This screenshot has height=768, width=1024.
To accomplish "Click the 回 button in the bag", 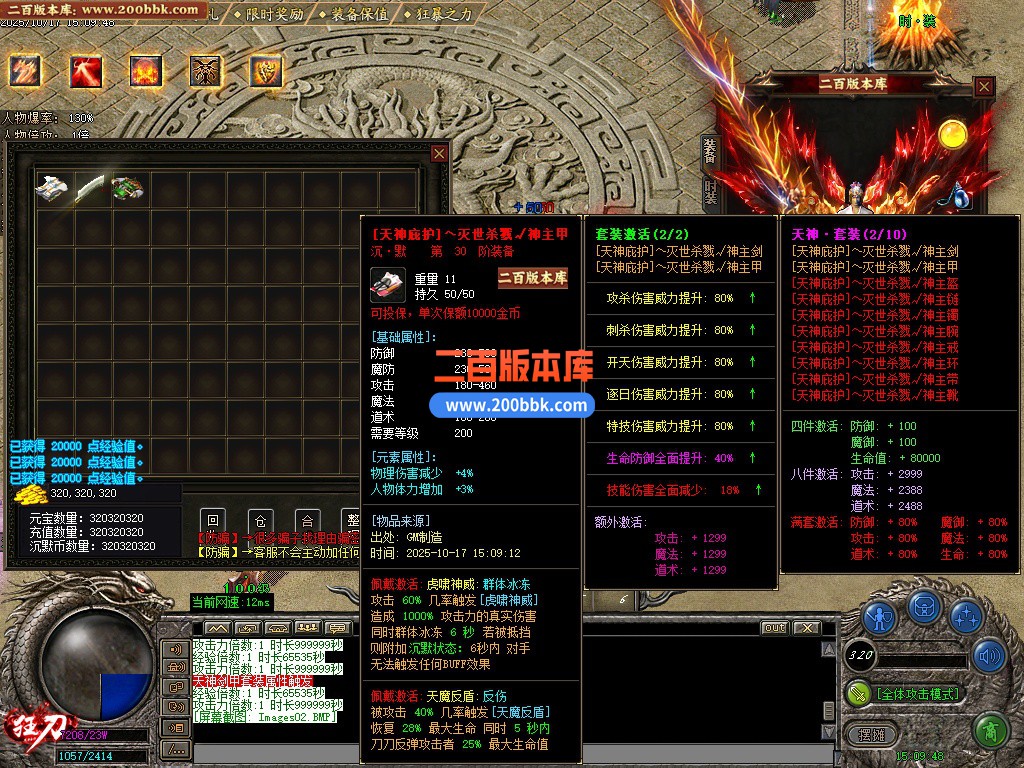I will (211, 521).
